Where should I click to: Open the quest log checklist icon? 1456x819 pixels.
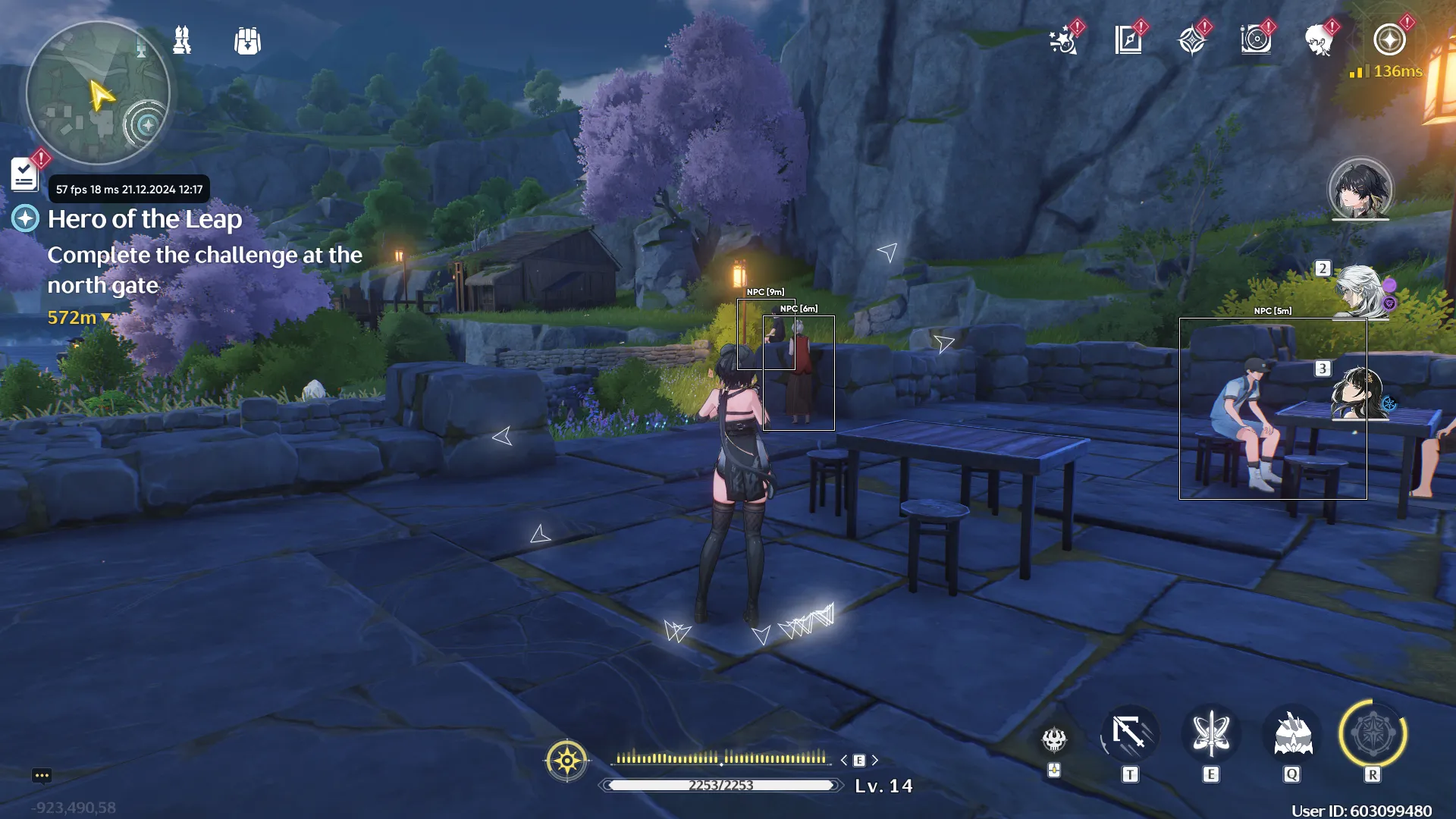coord(24,175)
